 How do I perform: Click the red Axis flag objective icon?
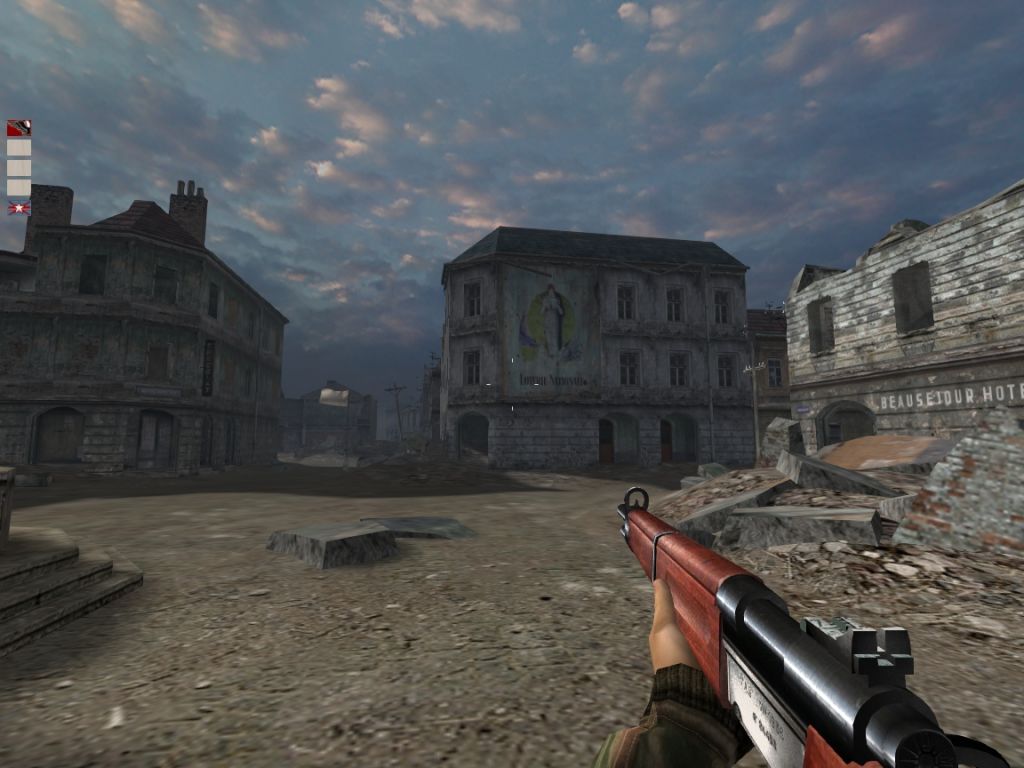(19, 128)
